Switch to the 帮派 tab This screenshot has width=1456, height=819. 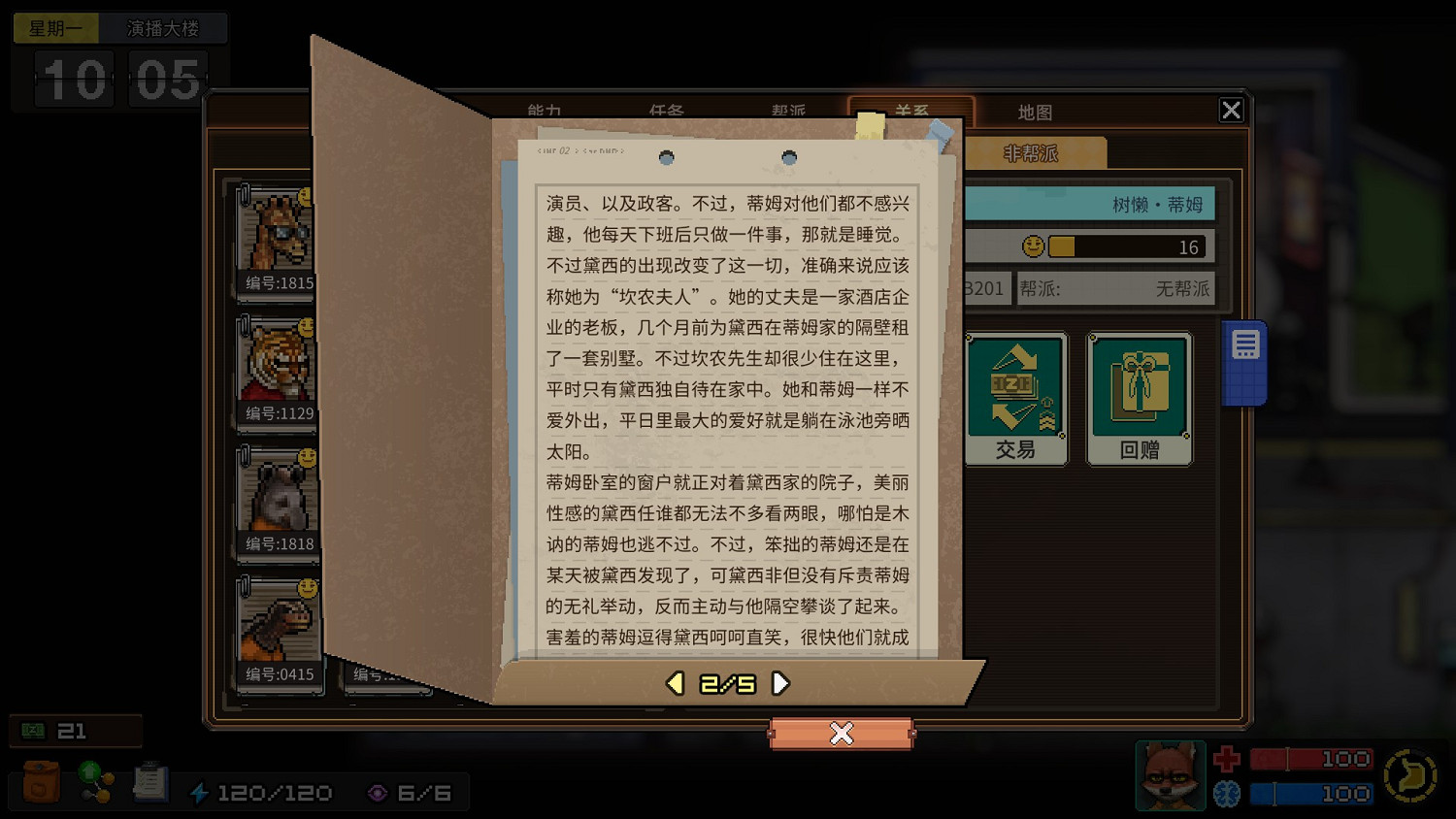pyautogui.click(x=786, y=112)
